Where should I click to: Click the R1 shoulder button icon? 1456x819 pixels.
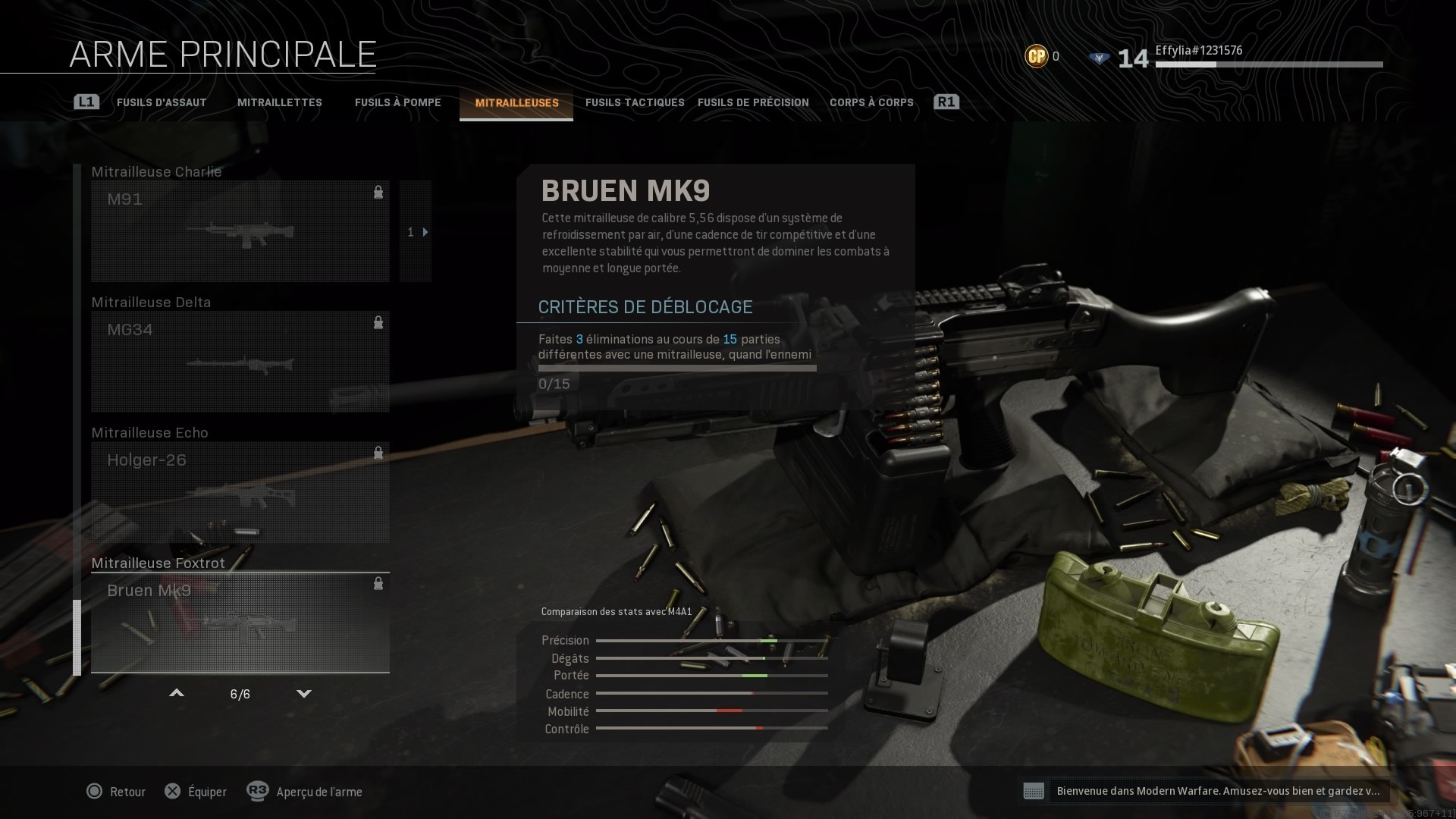click(947, 101)
